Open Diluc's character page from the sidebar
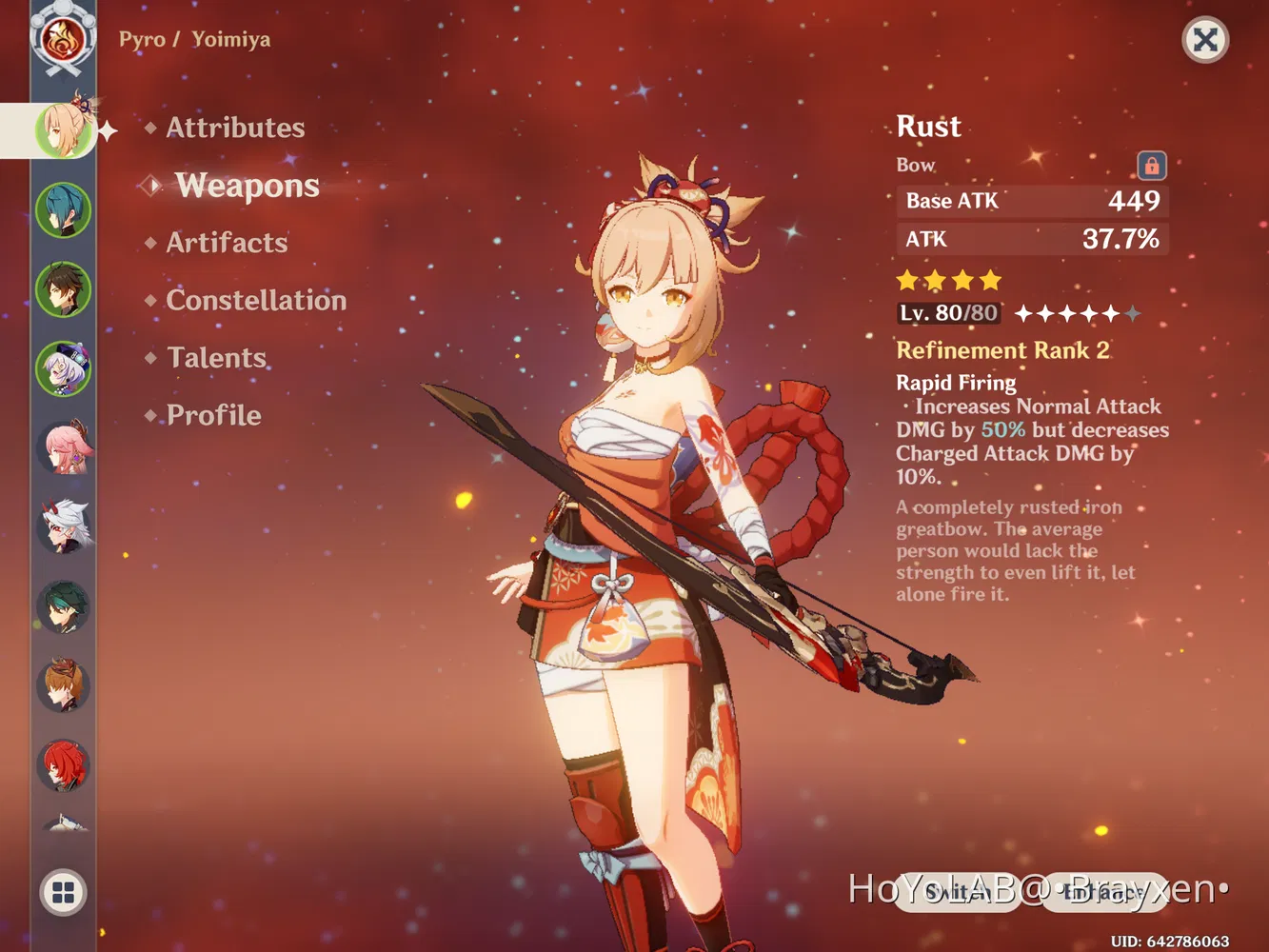 pos(63,766)
